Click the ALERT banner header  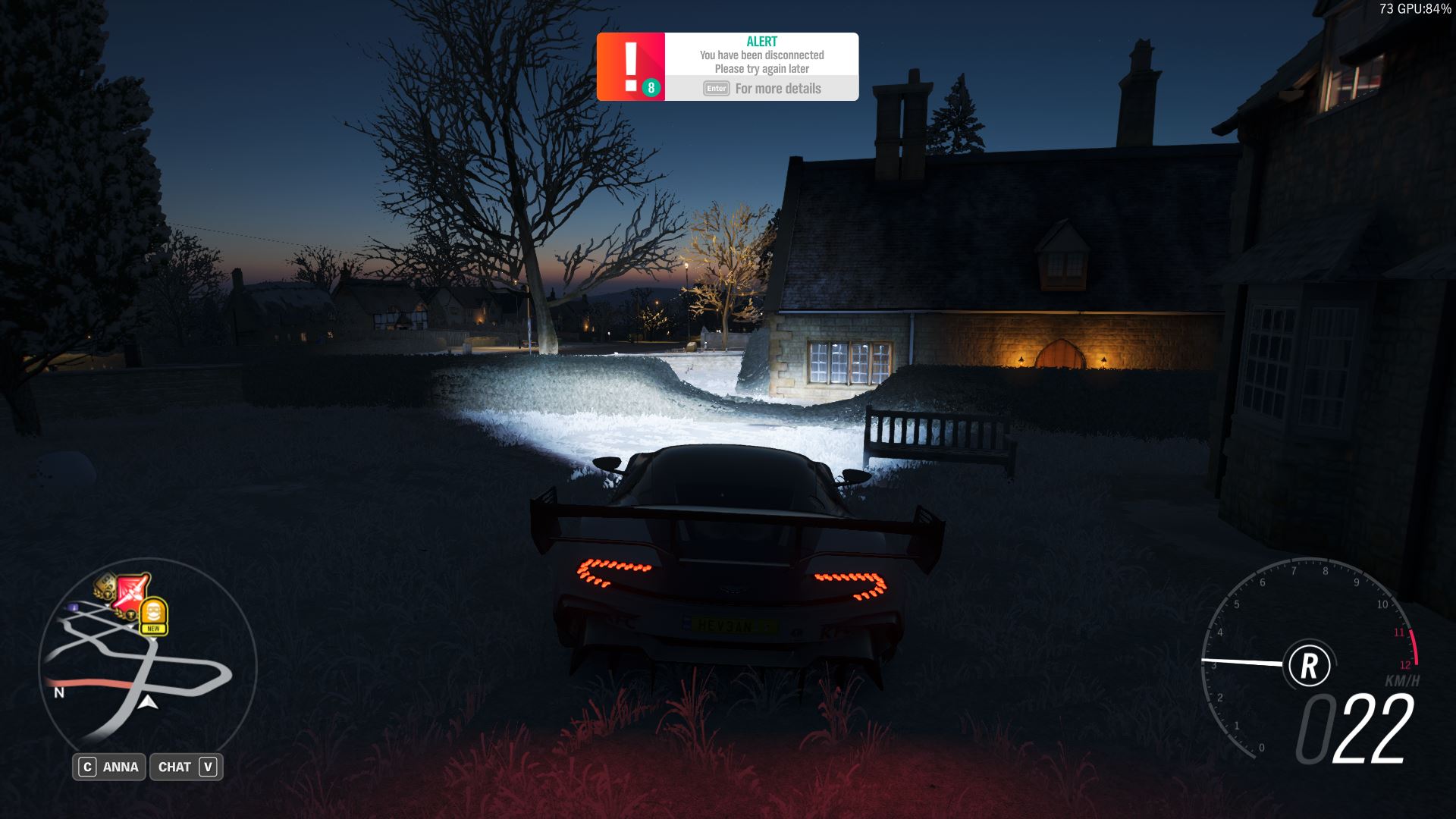click(761, 40)
